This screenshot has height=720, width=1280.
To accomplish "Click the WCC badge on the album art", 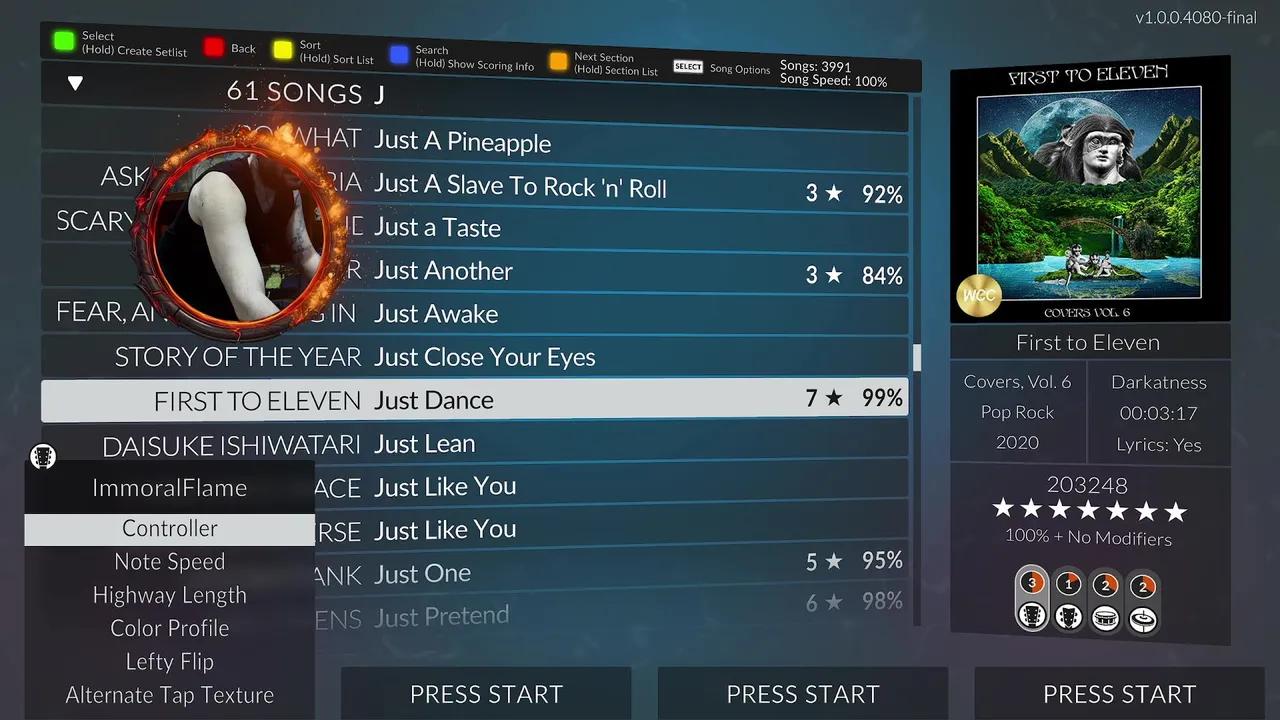I will tap(979, 295).
